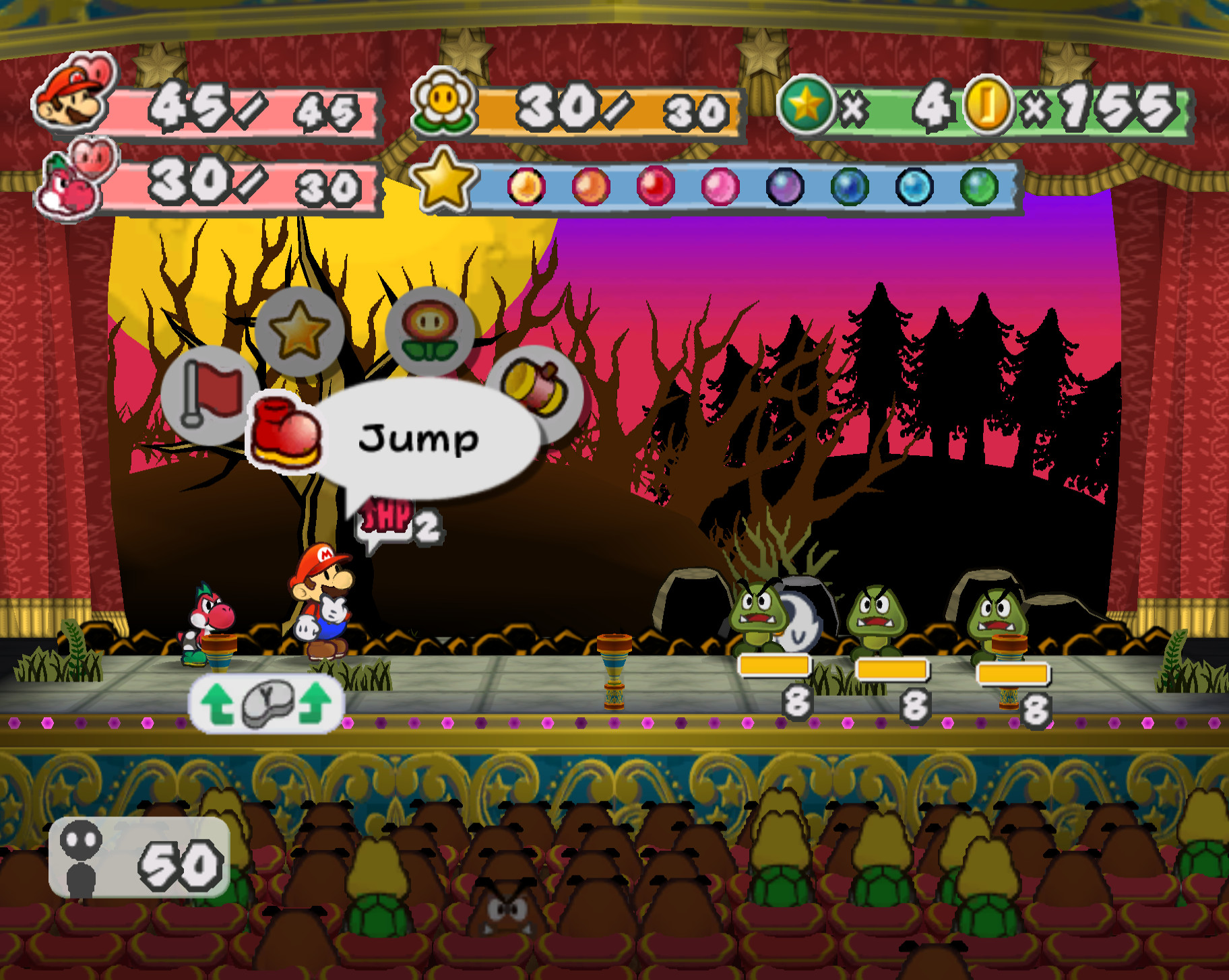Click the FP 30/30 bar
Screen dimensions: 1229x980
click(606, 108)
